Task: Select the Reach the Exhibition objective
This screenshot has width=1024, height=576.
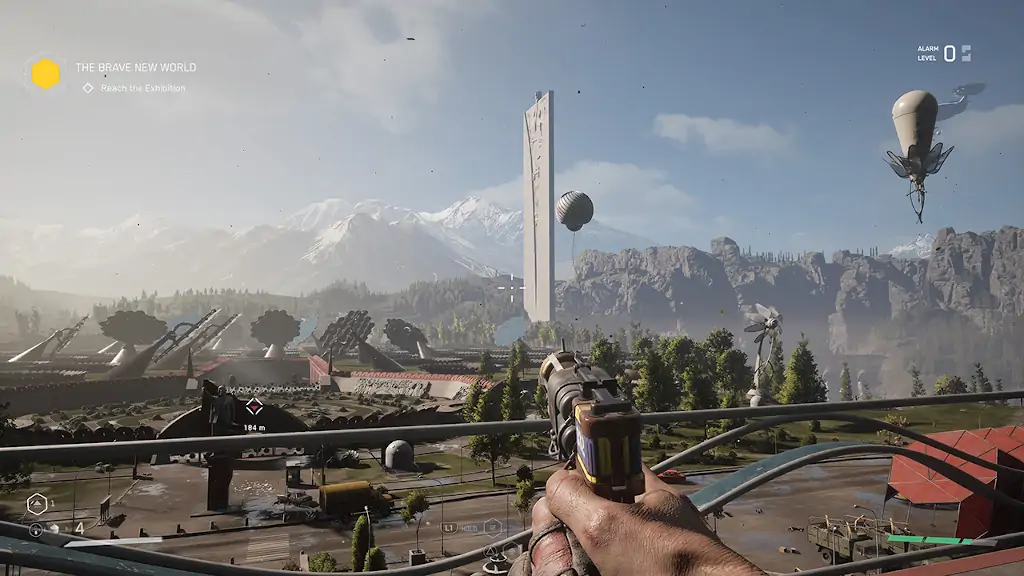Action: pos(142,88)
